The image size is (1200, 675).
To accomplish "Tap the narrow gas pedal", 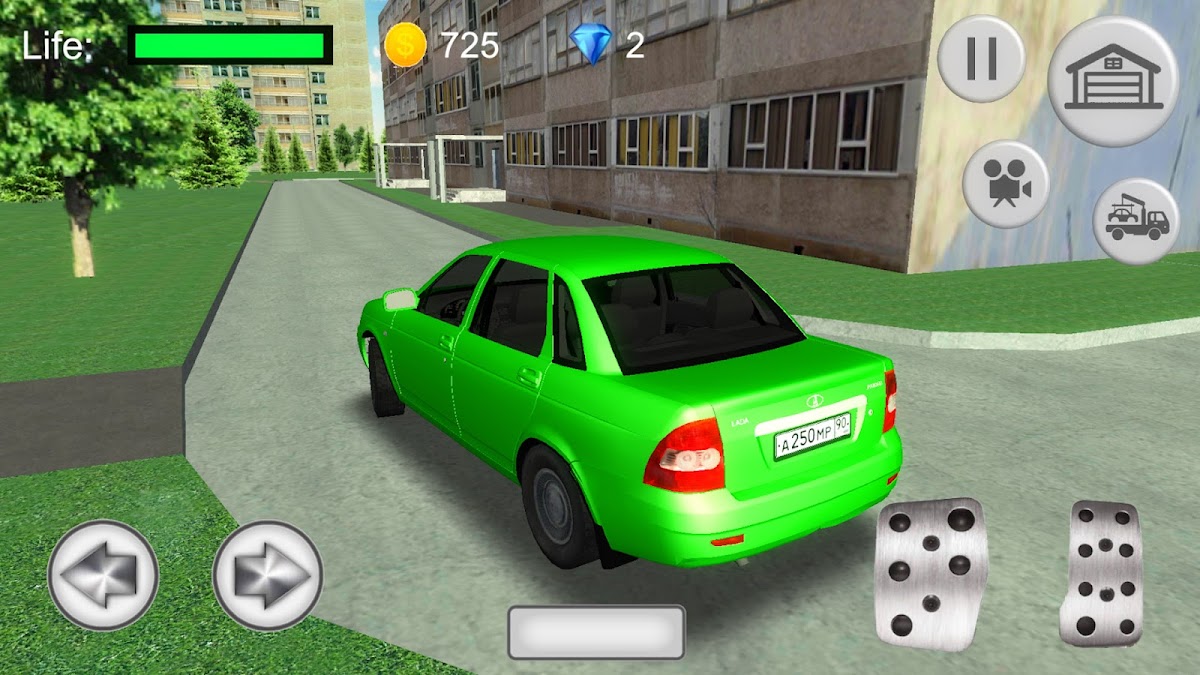I will [x=1101, y=574].
